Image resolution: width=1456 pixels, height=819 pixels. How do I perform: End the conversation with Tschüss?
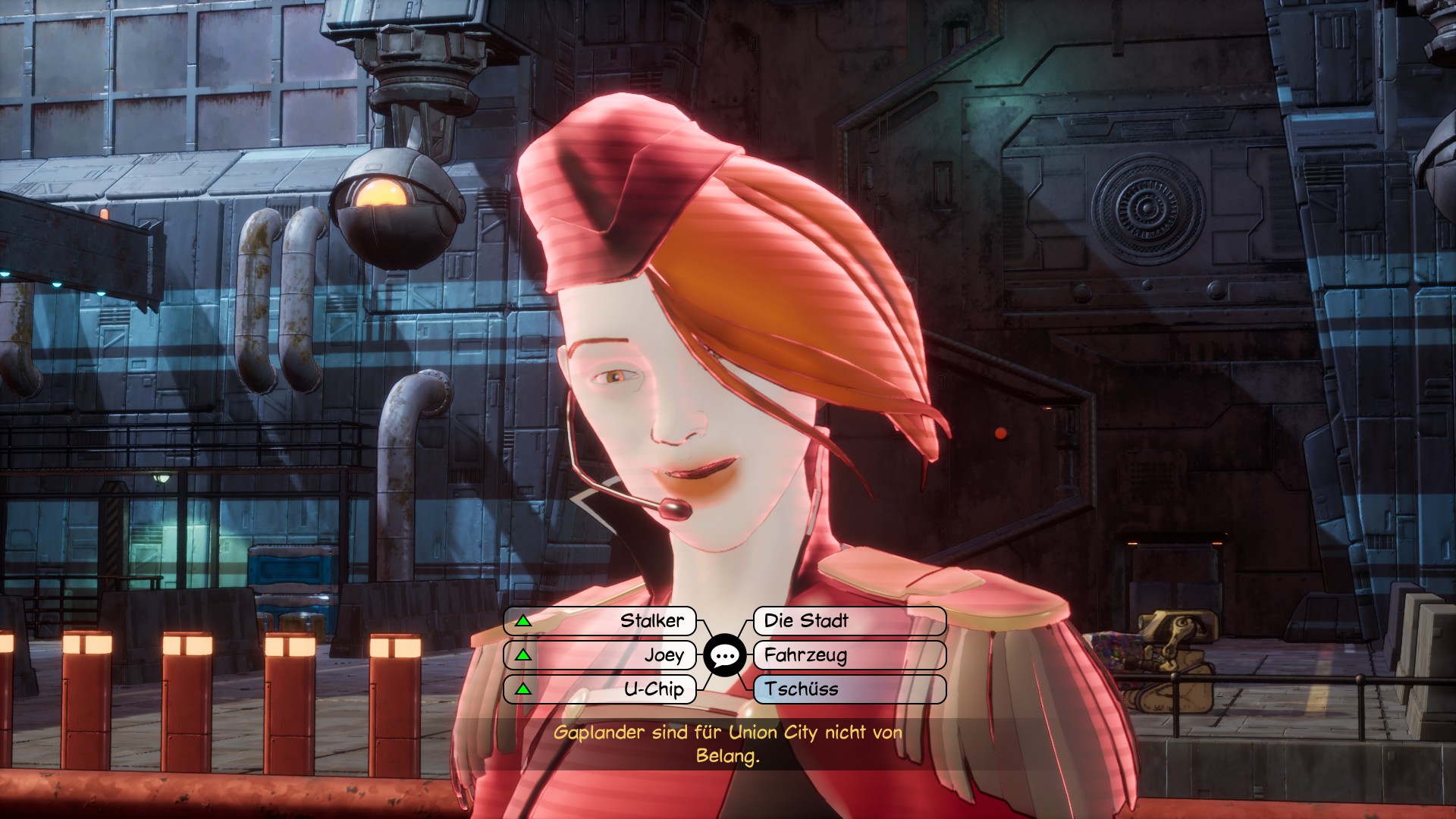pyautogui.click(x=849, y=689)
